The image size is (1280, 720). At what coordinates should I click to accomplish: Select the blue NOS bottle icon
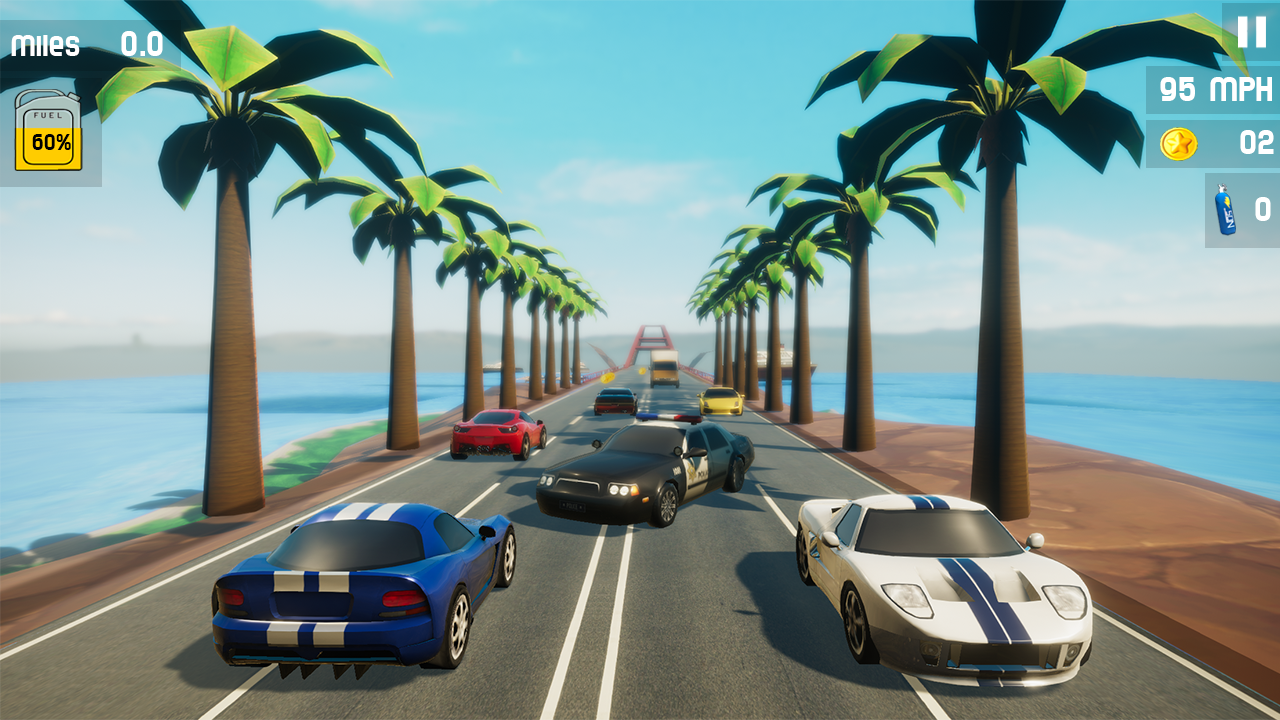tap(1225, 210)
